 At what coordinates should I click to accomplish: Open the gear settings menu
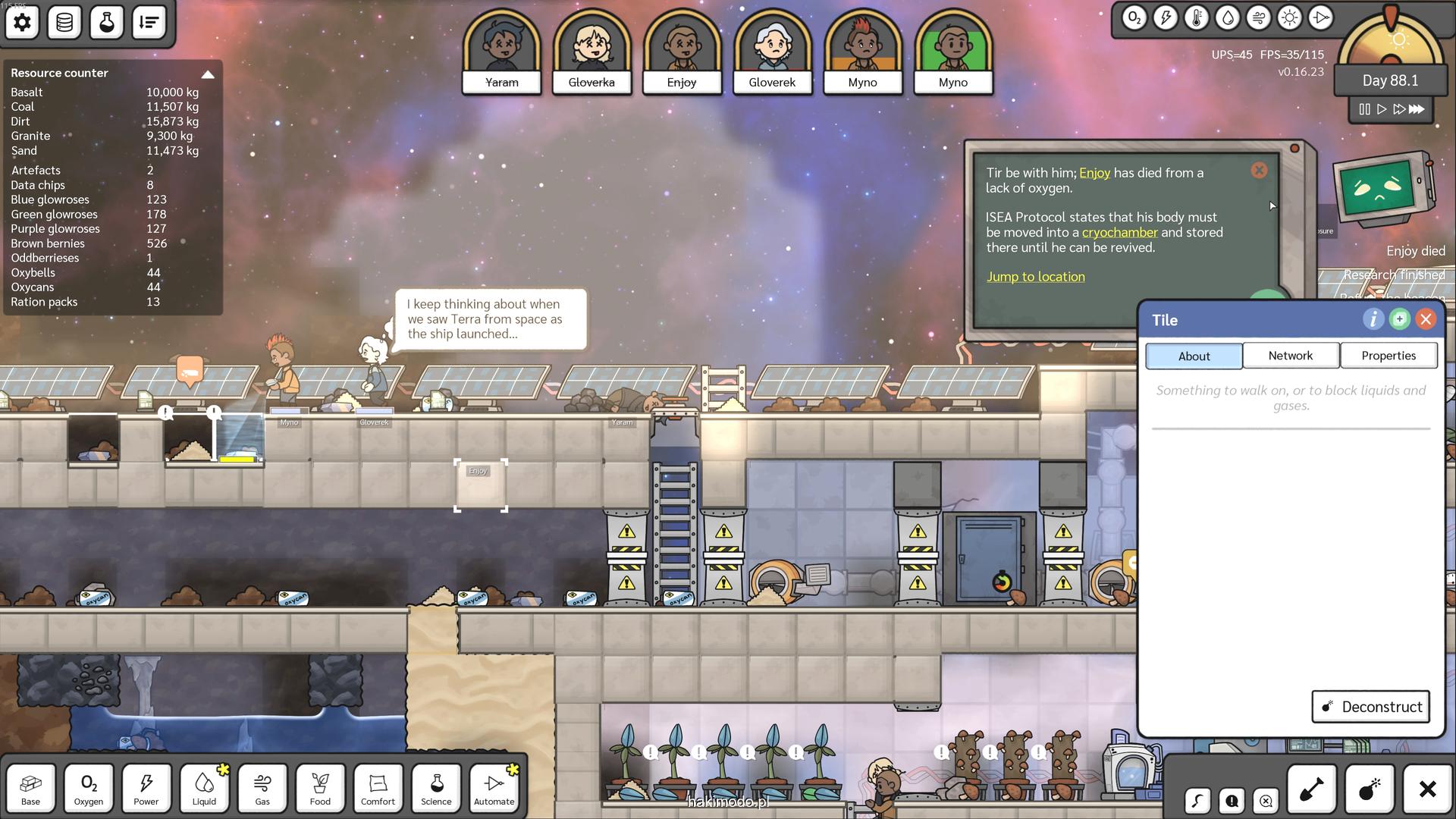click(22, 23)
